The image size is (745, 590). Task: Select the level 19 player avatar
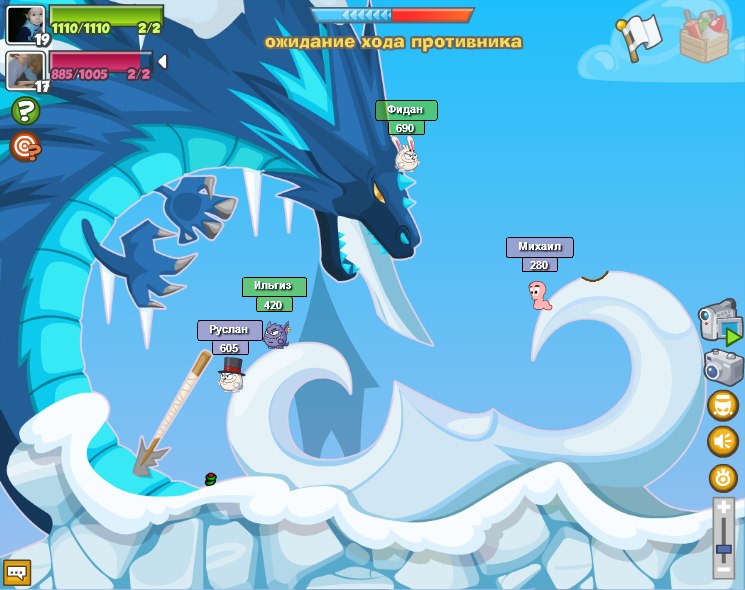coord(25,24)
